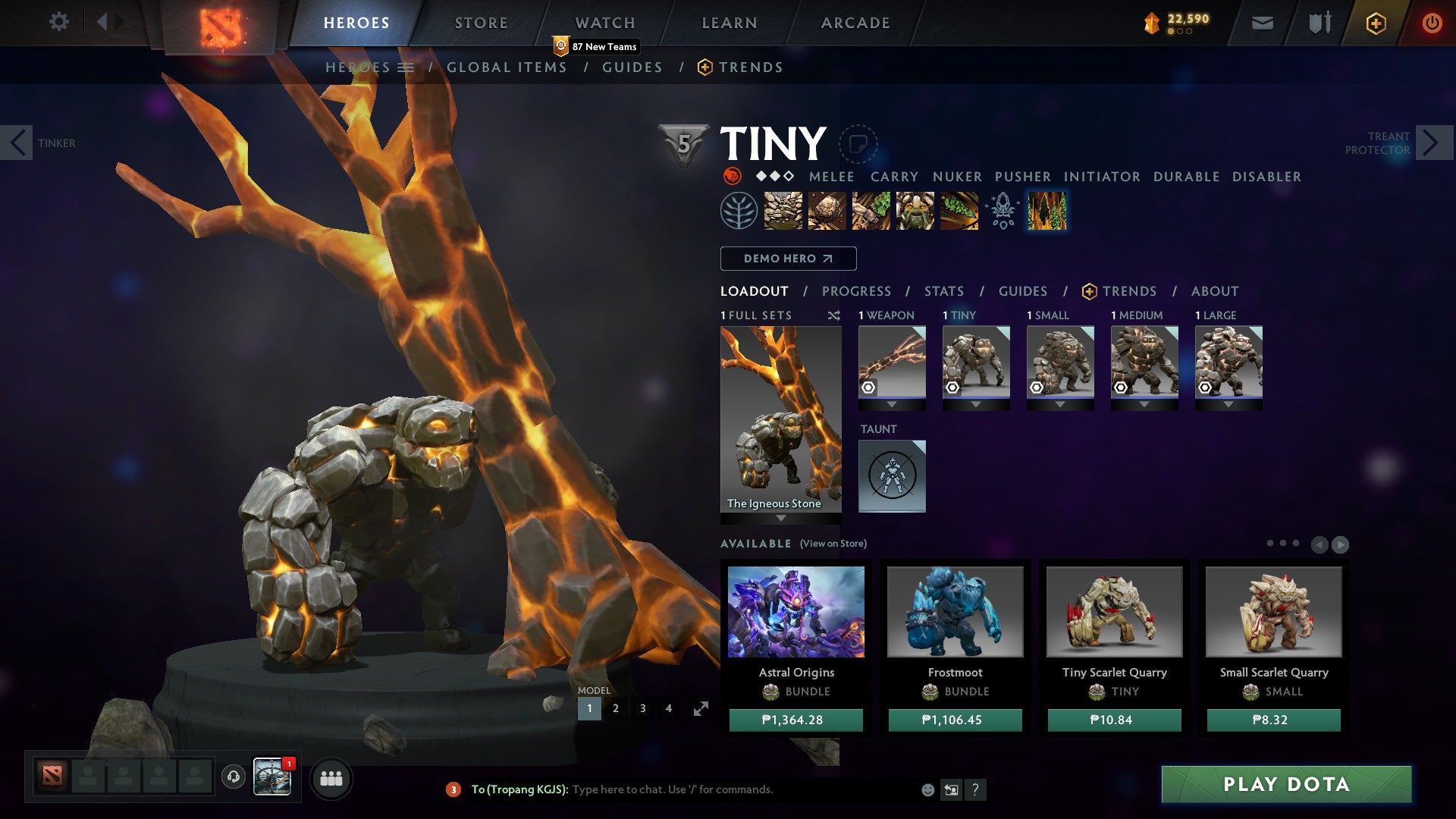Click the power button to exit
Viewport: 1456px width, 819px height.
click(1432, 23)
